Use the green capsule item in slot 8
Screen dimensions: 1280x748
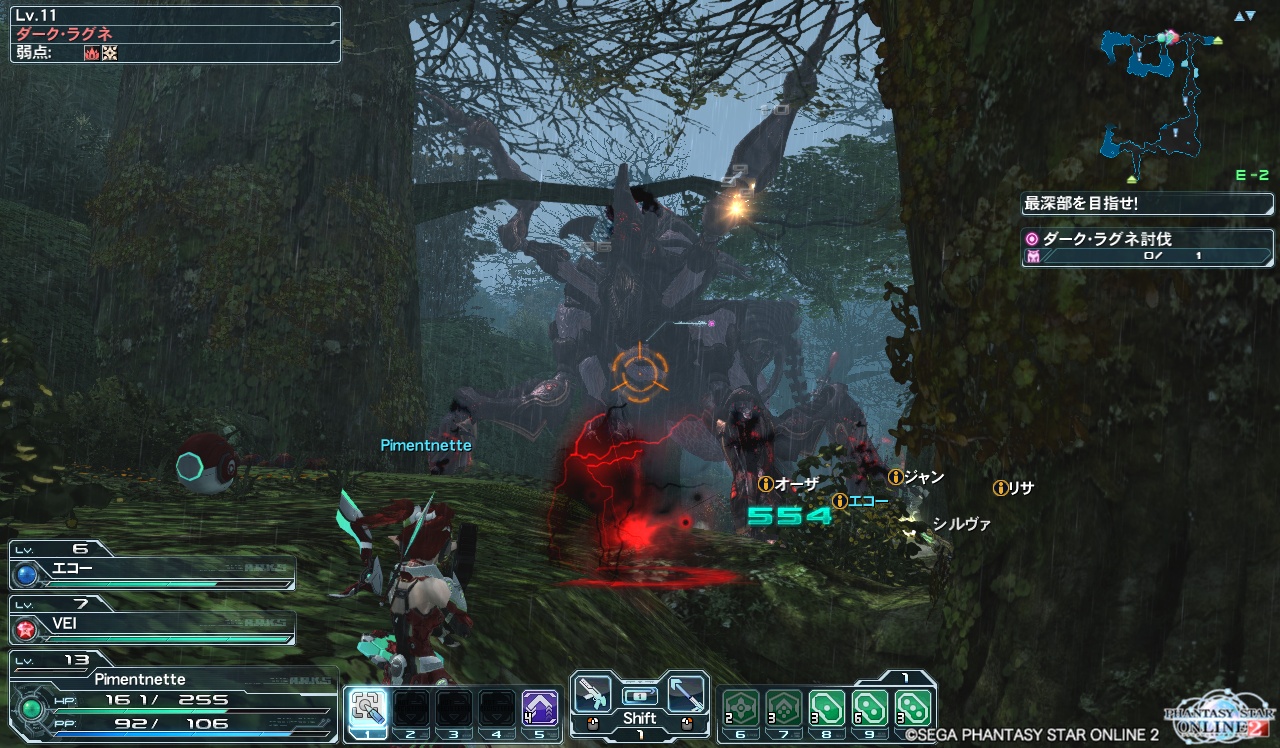pyautogui.click(x=828, y=708)
